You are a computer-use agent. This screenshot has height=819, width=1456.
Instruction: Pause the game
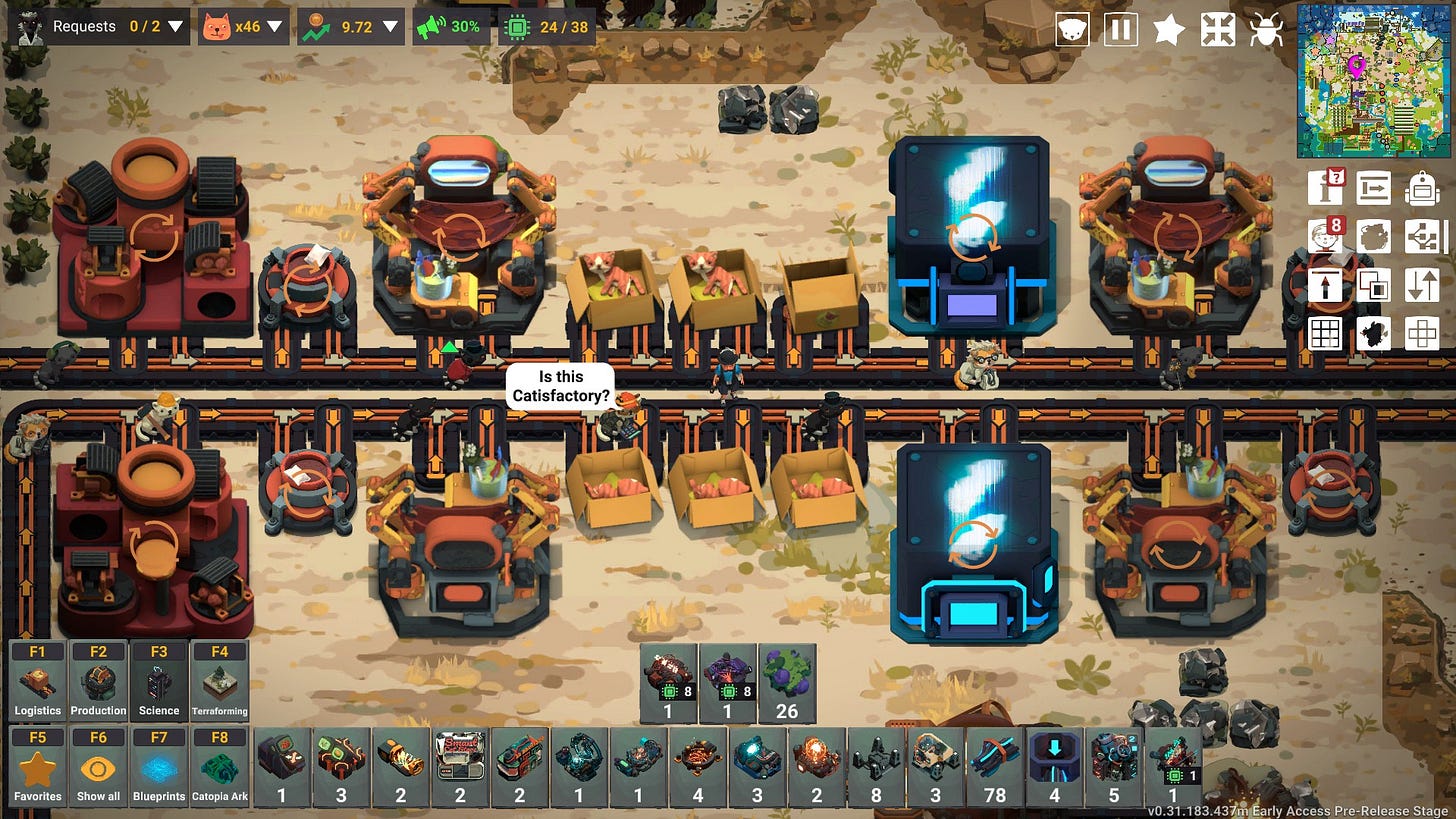[1120, 29]
